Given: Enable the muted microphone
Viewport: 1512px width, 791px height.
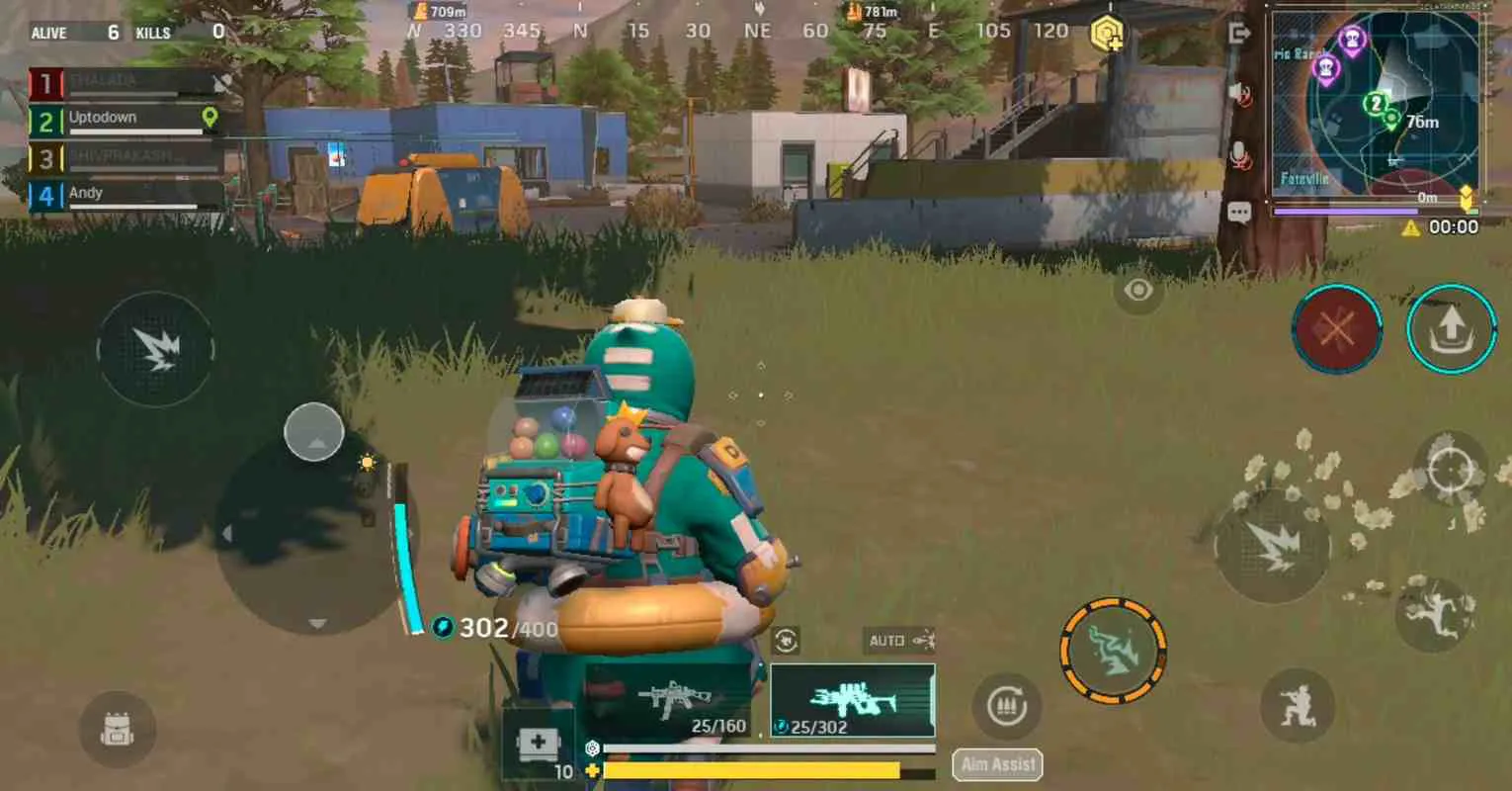Looking at the screenshot, I should 1238,150.
